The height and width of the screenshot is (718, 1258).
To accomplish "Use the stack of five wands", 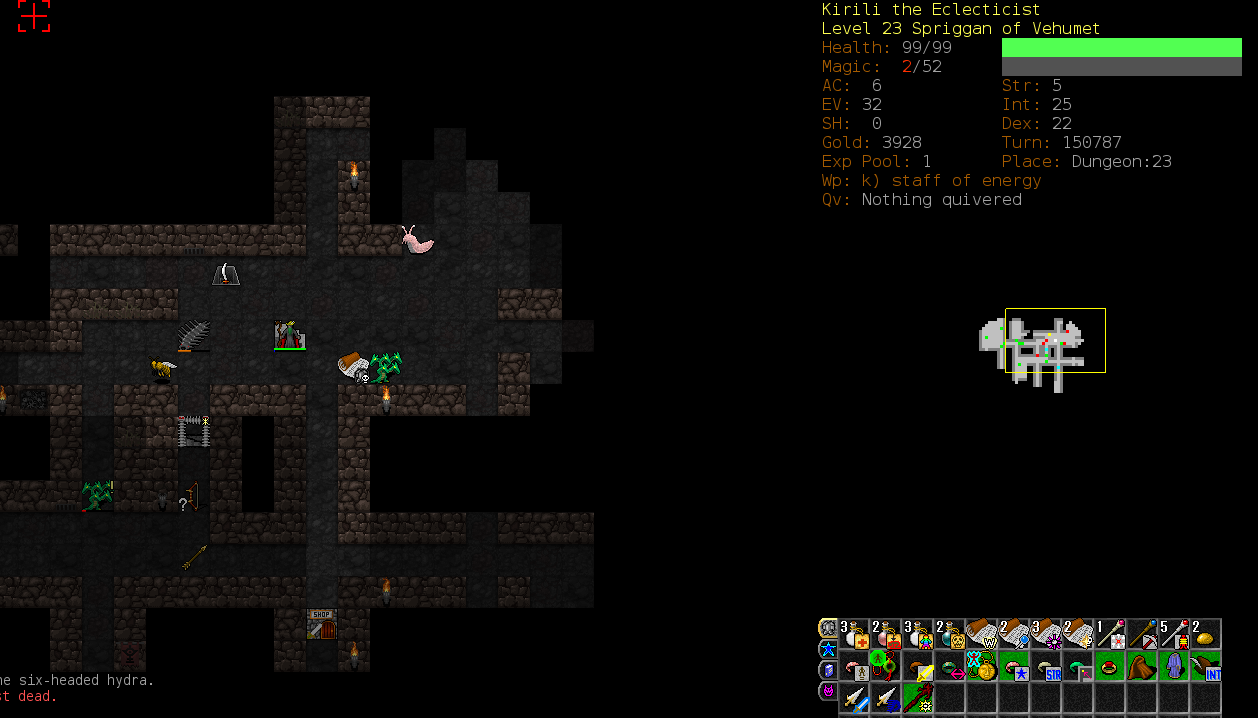I will coord(1174,634).
